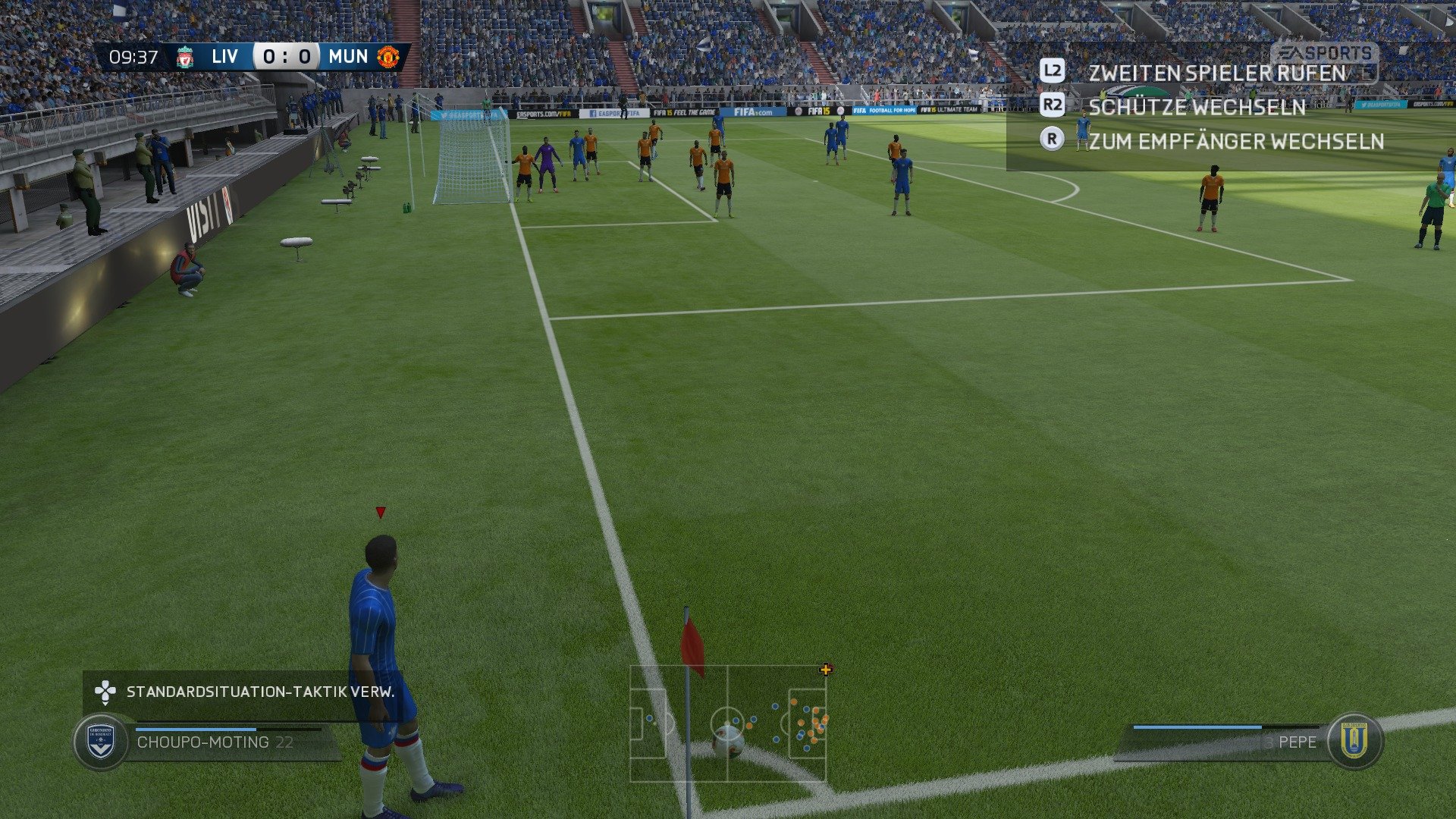Select the Manchester United crest on the scoreboard
Viewport: 1456px width, 819px height.
(x=389, y=56)
